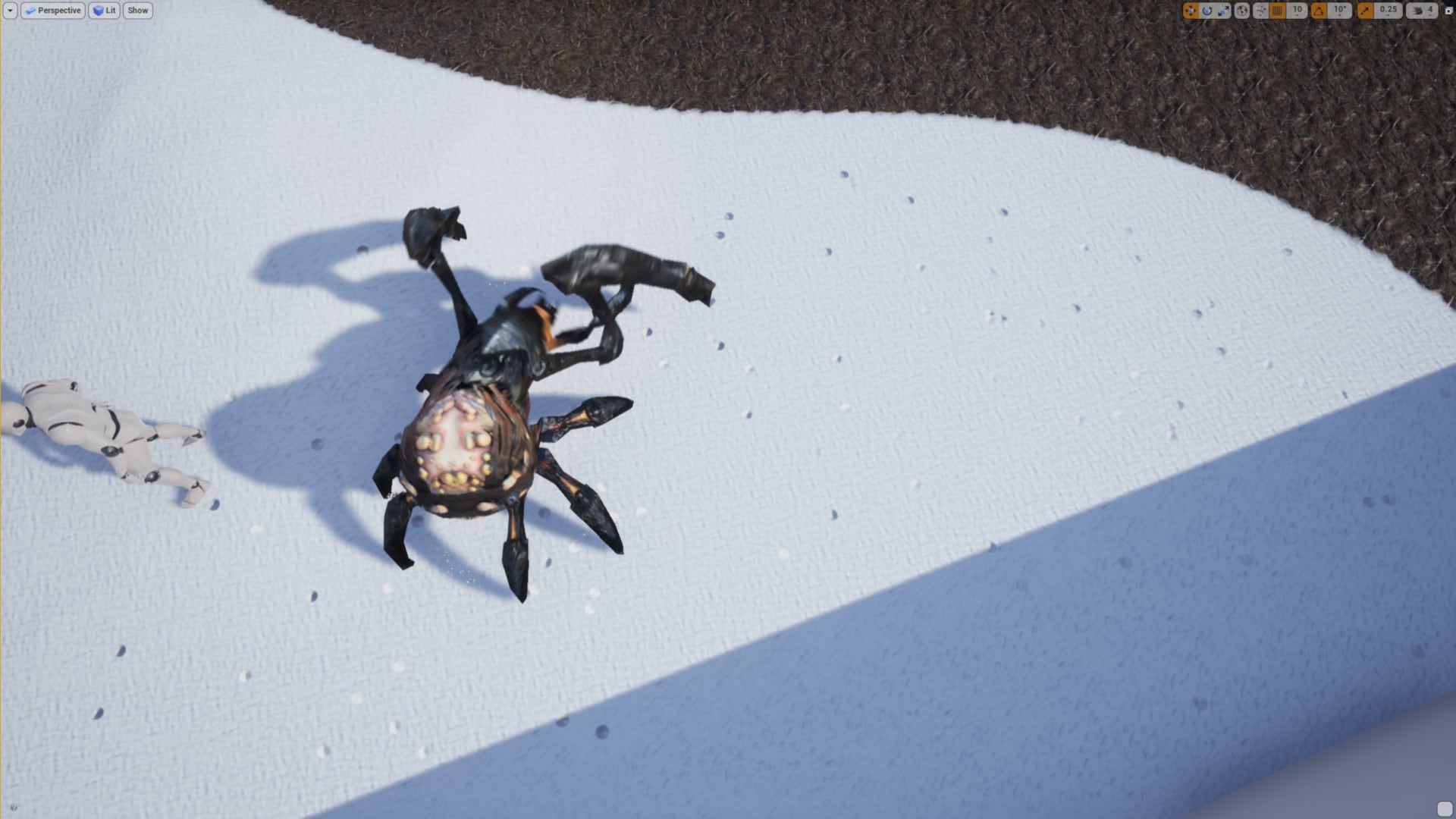The image size is (1456, 819).
Task: Click the camera speed icon
Action: (x=1417, y=11)
